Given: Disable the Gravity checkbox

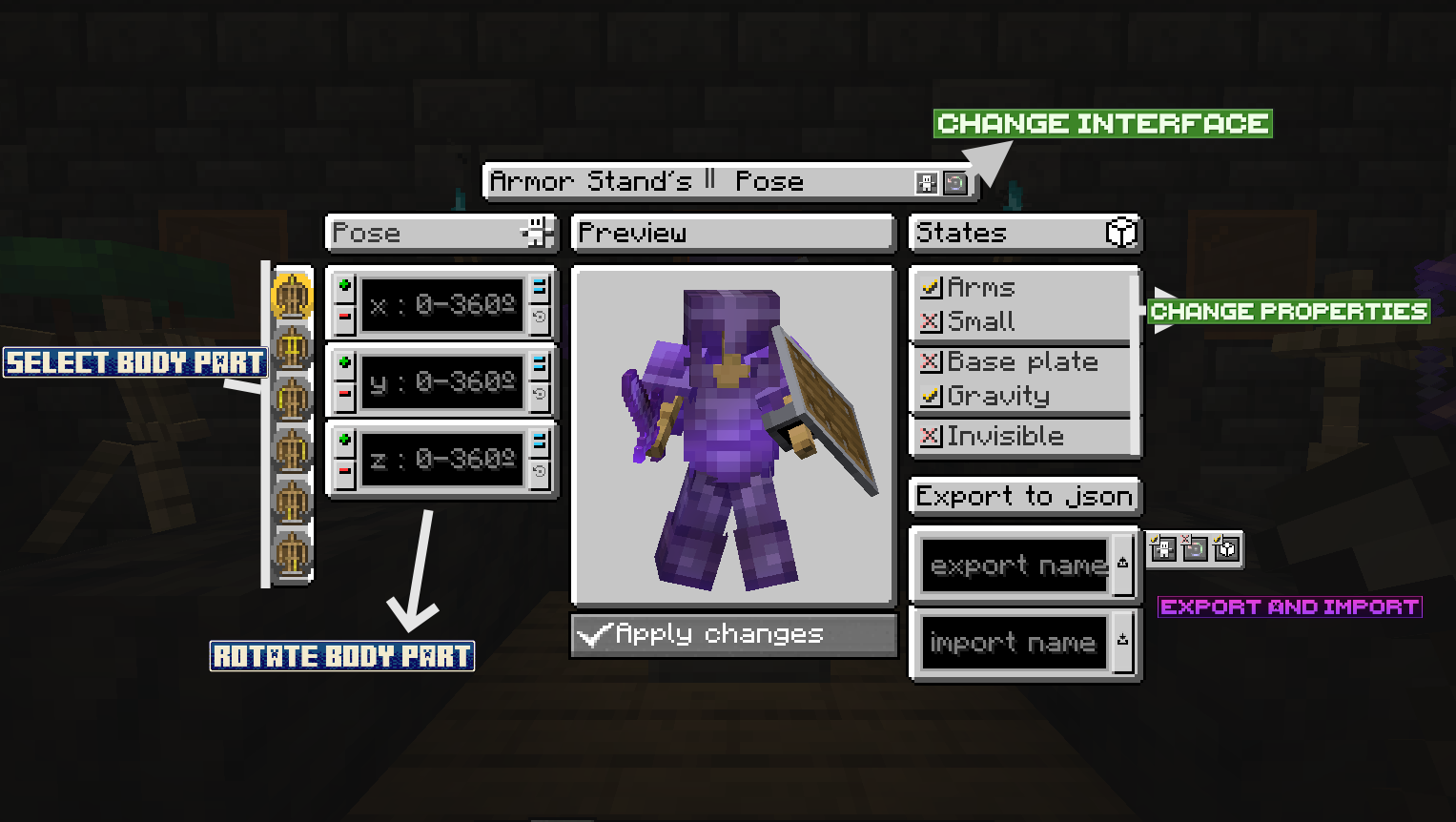Looking at the screenshot, I should point(932,396).
